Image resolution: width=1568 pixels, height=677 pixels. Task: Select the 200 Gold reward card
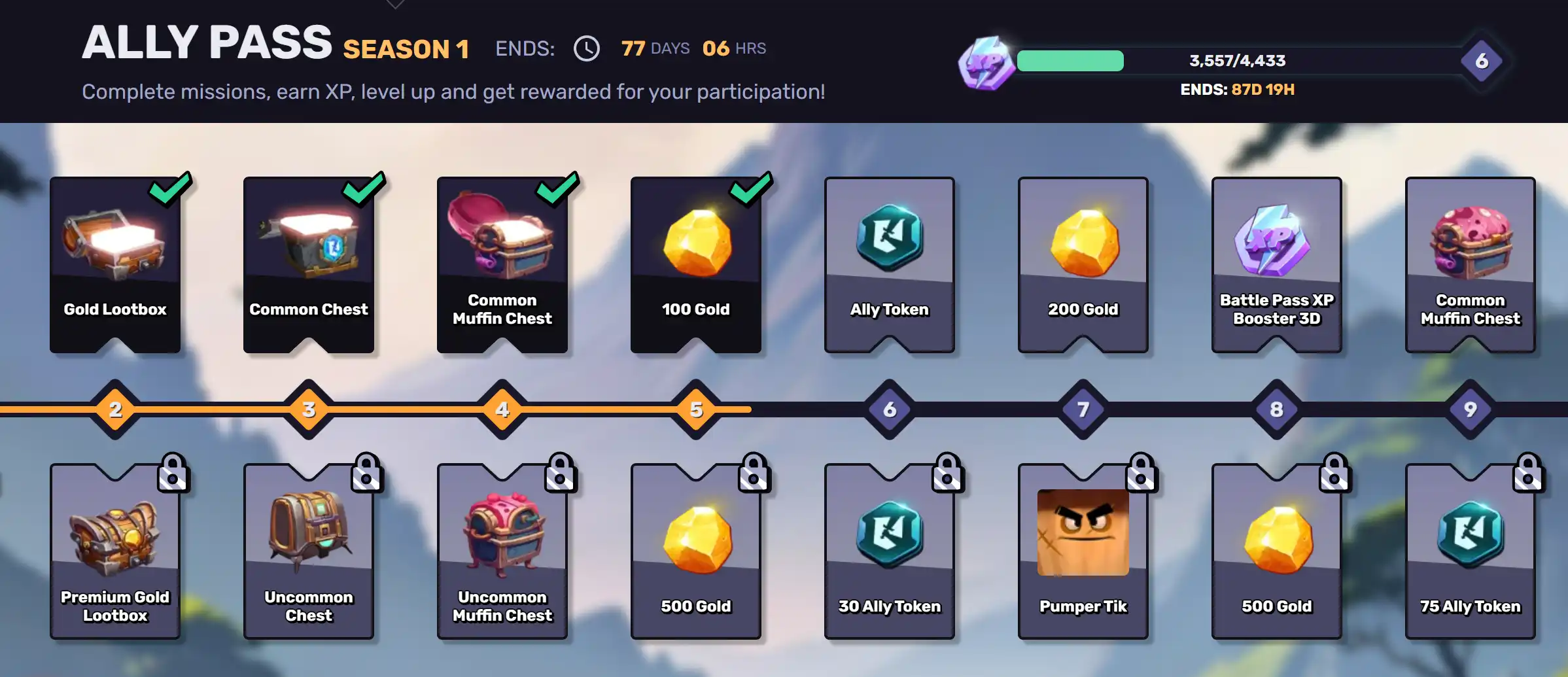click(x=1083, y=265)
